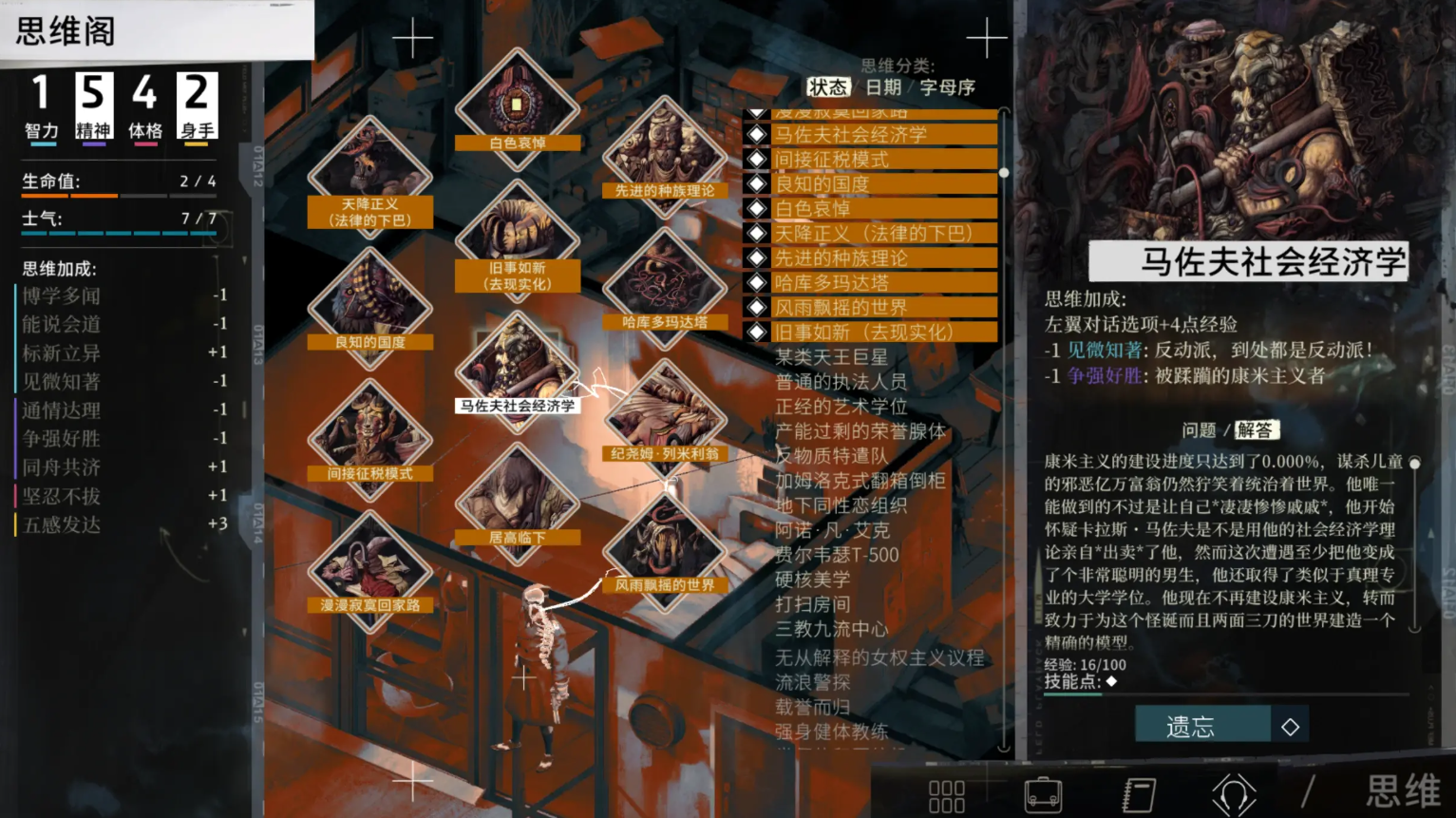Image resolution: width=1456 pixels, height=818 pixels.
Task: Choose the 哈库多玛达塔 thought slot
Action: click(x=664, y=285)
